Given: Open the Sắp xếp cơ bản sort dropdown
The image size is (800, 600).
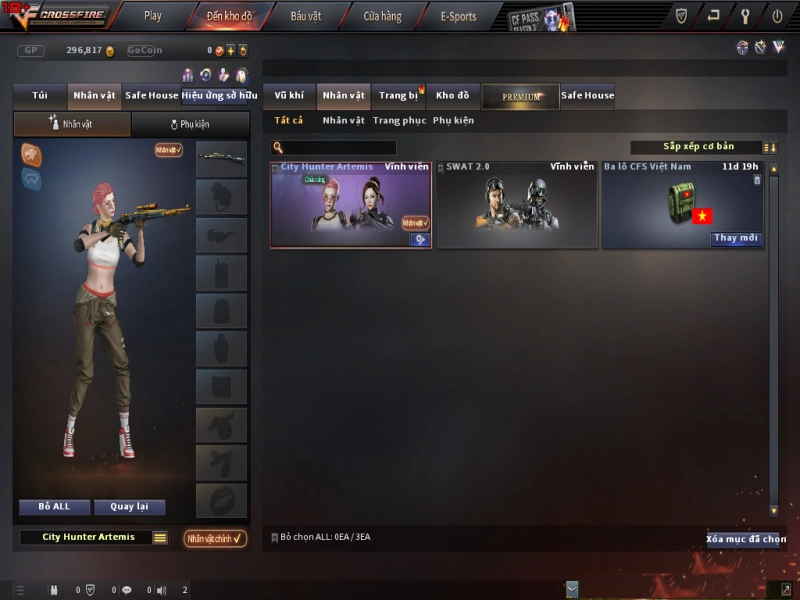Looking at the screenshot, I should coord(696,147).
